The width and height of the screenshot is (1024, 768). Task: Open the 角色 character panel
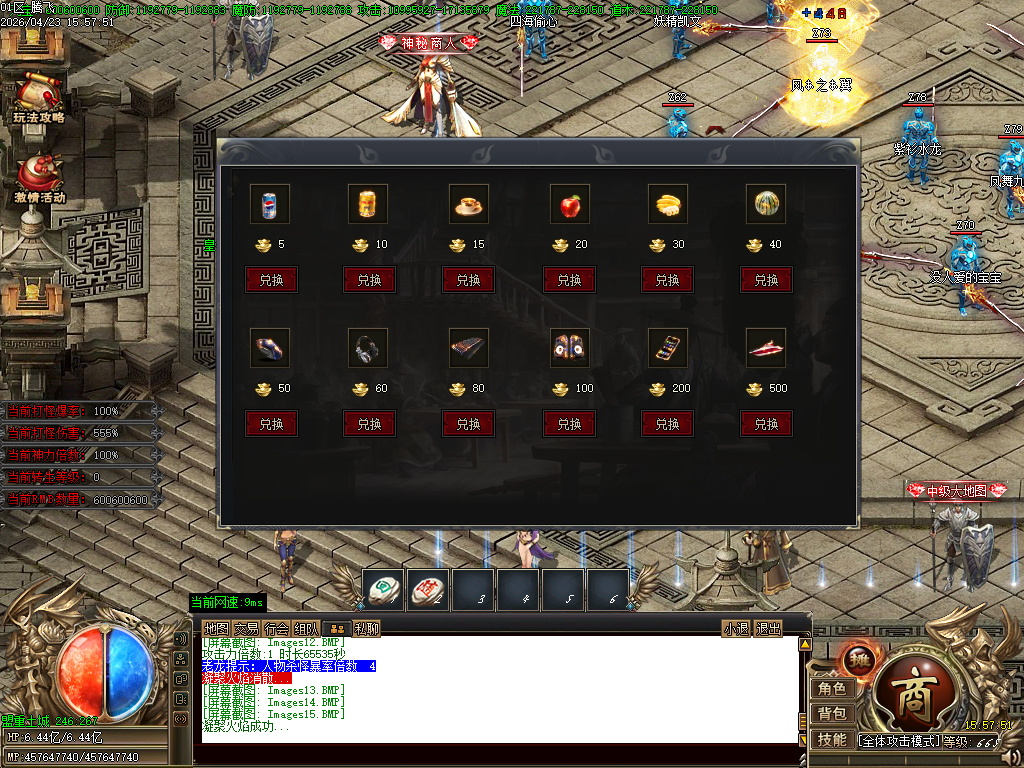(x=832, y=688)
